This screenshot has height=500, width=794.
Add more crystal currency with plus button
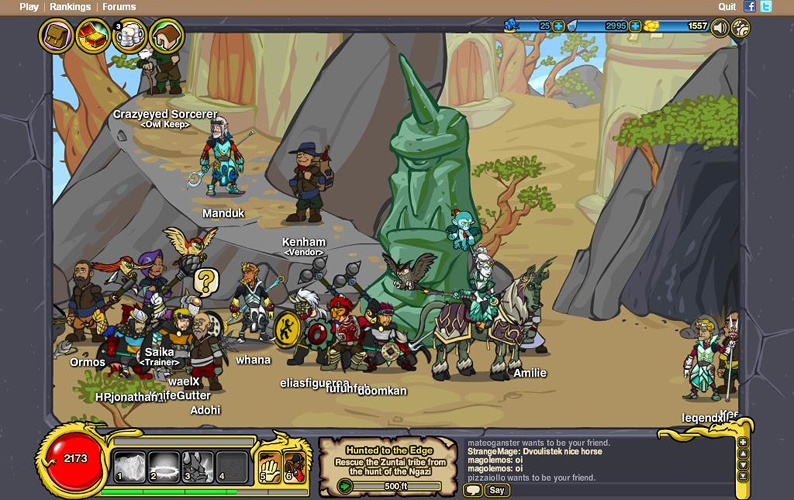(x=635, y=26)
